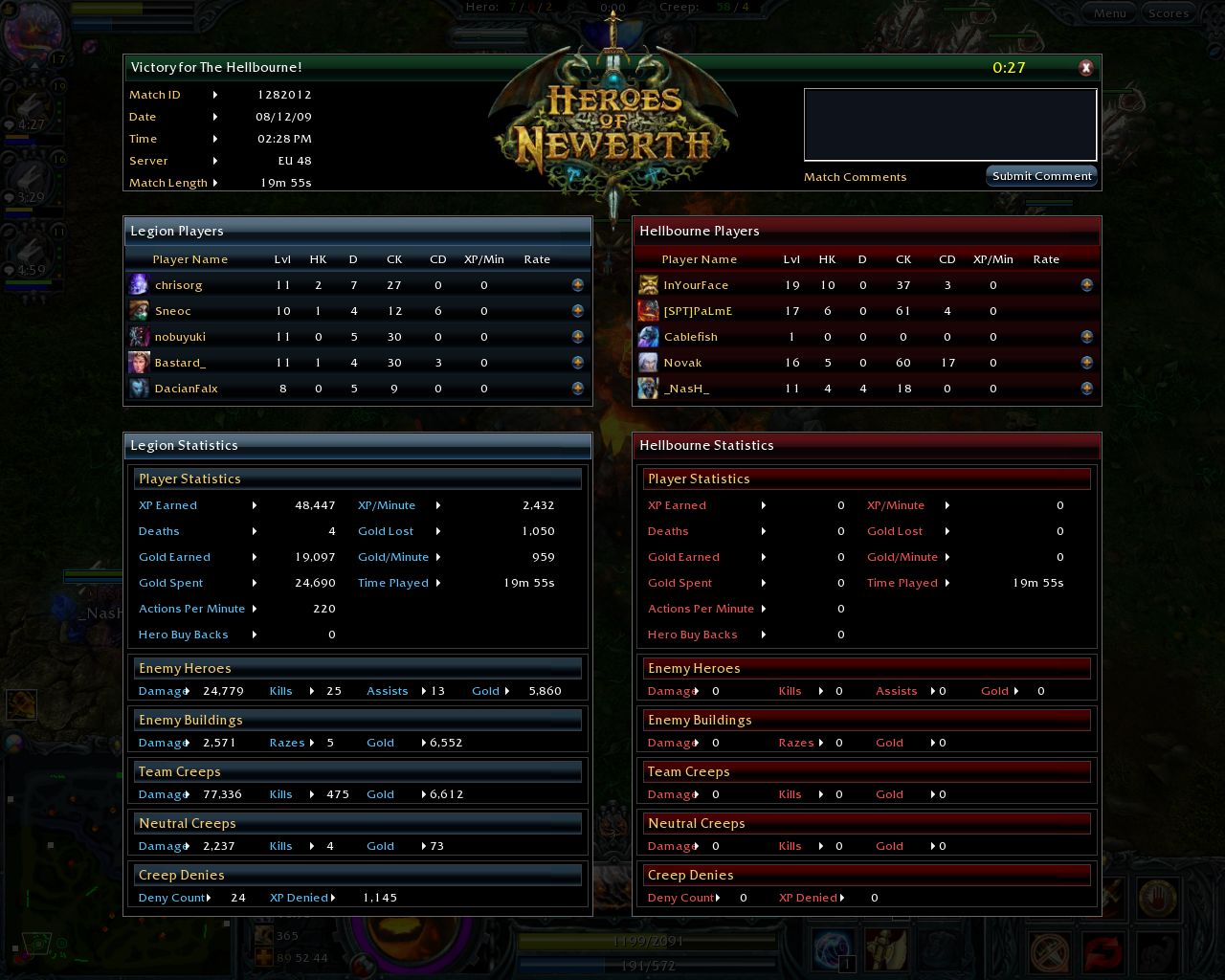Rate player Novak with the rate icon
1225x980 pixels.
1086,363
